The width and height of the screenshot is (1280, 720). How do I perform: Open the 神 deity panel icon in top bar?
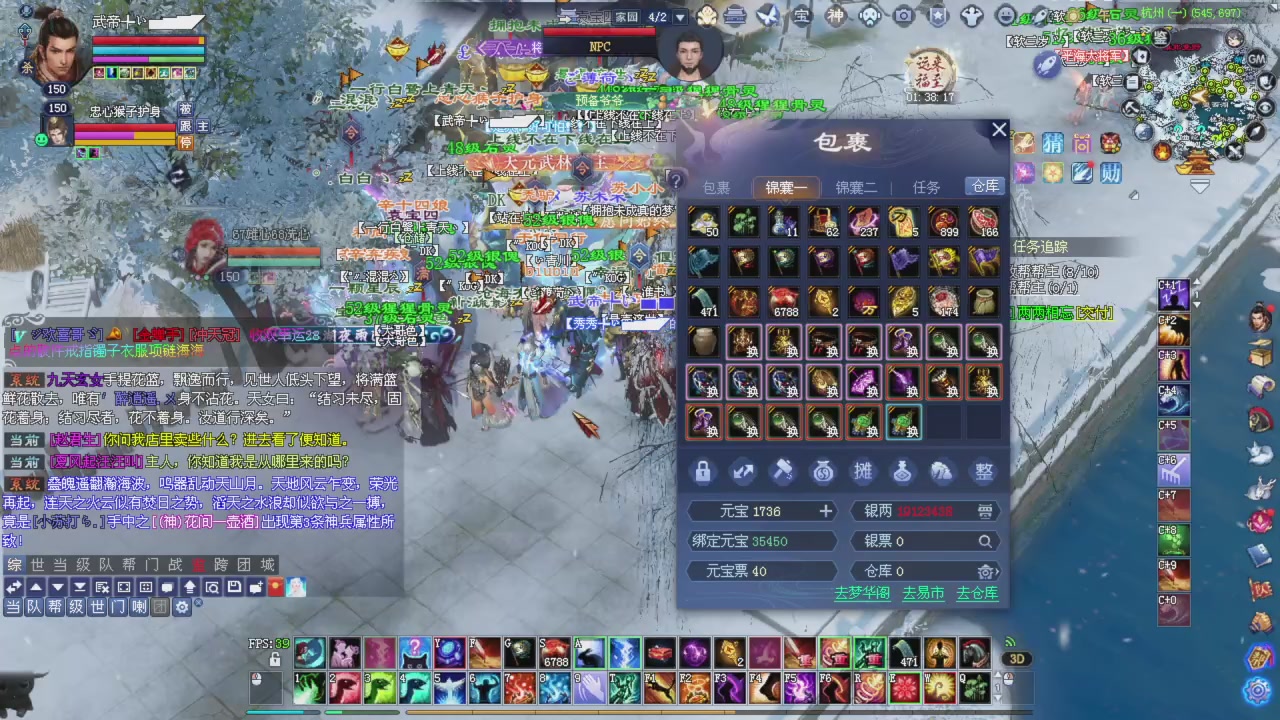point(835,15)
